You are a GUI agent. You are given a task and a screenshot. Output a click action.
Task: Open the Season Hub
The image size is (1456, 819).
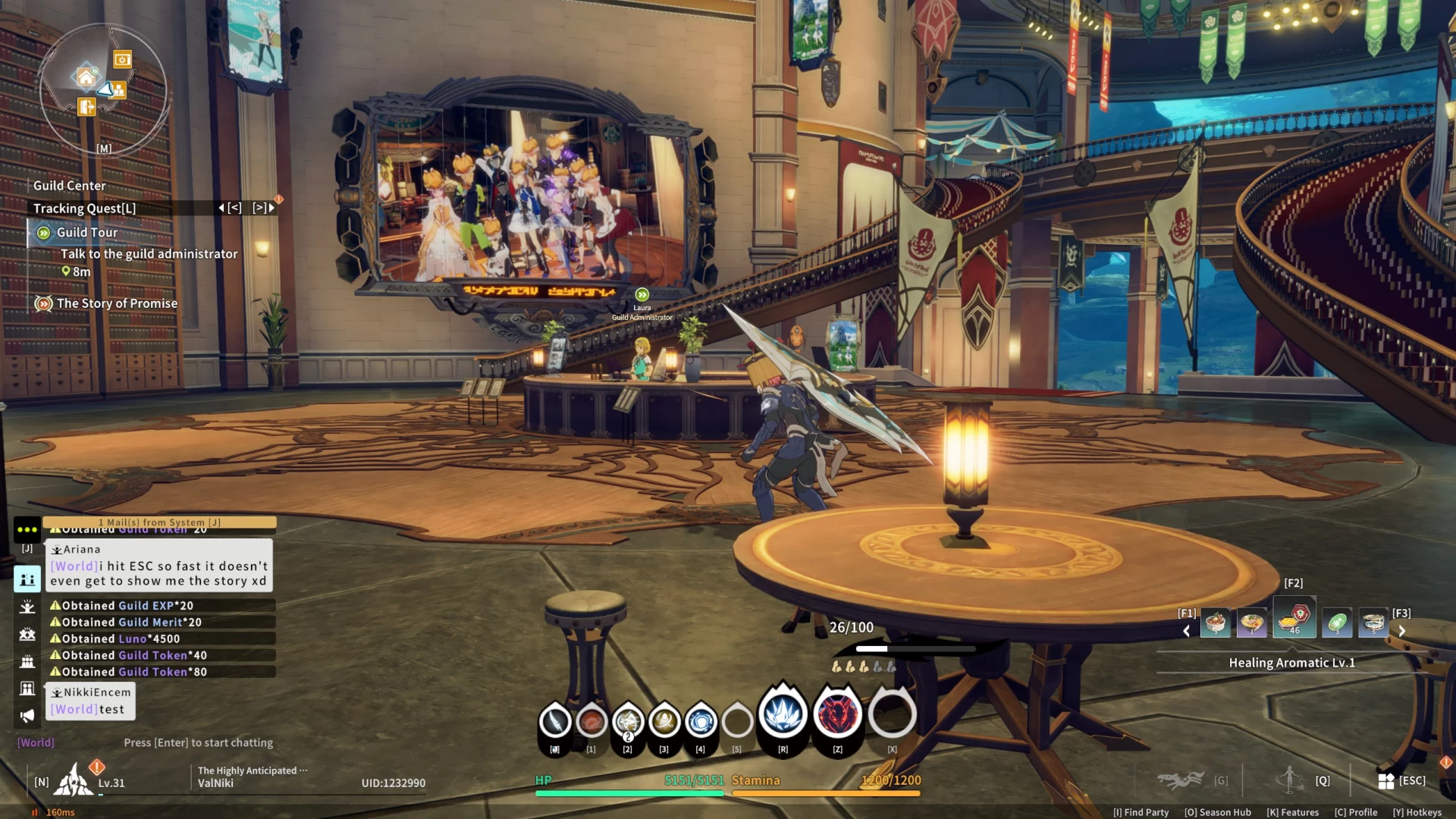click(x=1218, y=812)
